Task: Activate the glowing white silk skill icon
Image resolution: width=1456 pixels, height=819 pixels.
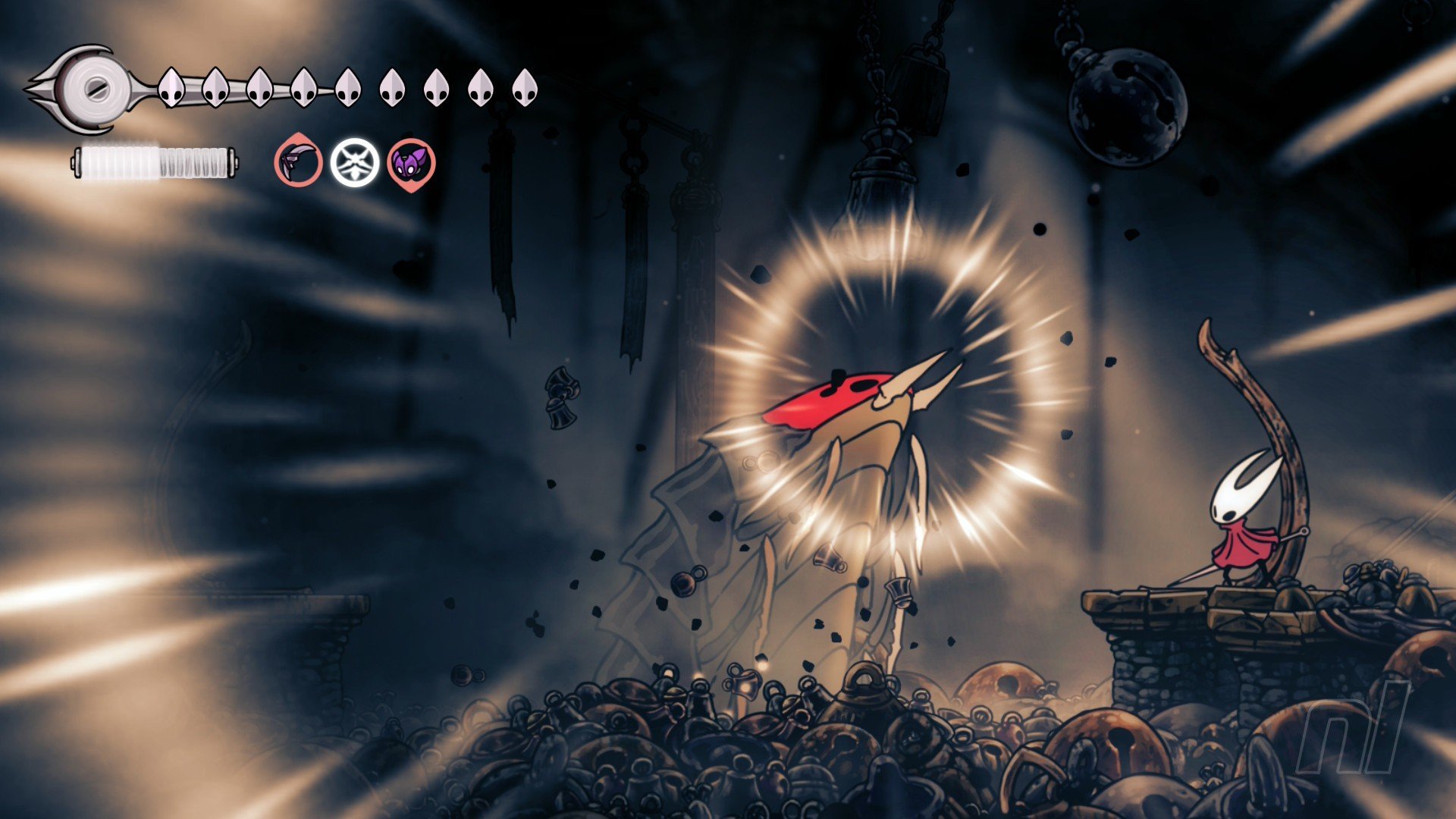Action: pos(354,162)
